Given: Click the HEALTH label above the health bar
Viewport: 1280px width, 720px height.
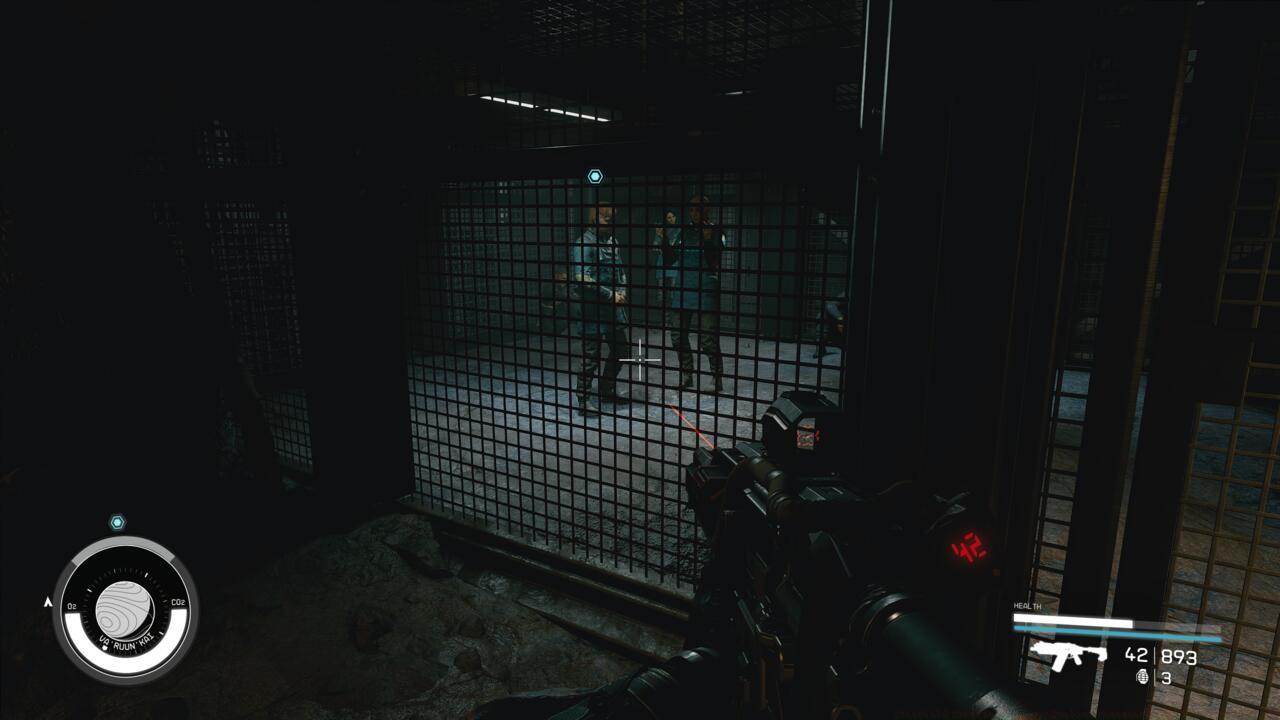Looking at the screenshot, I should 1027,606.
